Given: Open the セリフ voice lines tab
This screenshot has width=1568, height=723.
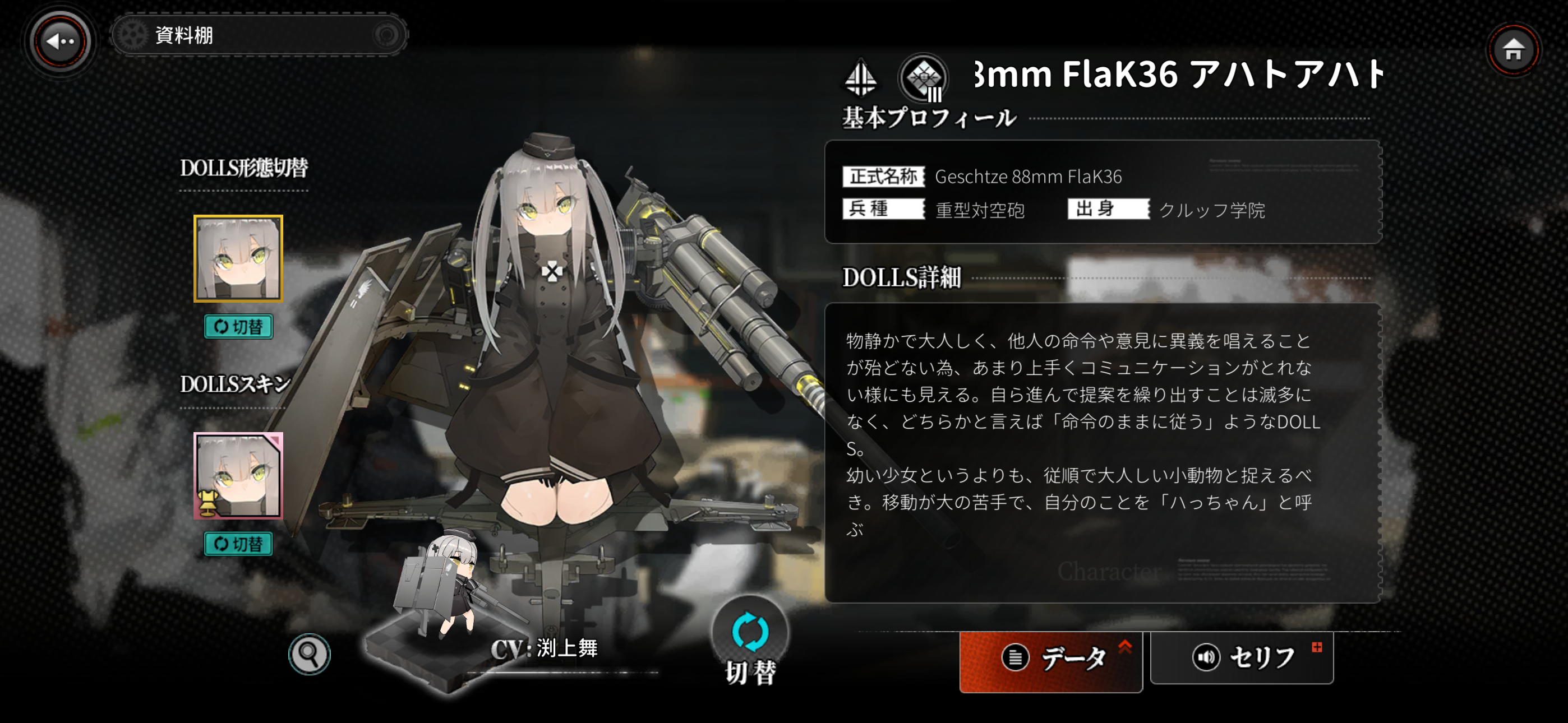Looking at the screenshot, I should pyautogui.click(x=1241, y=657).
